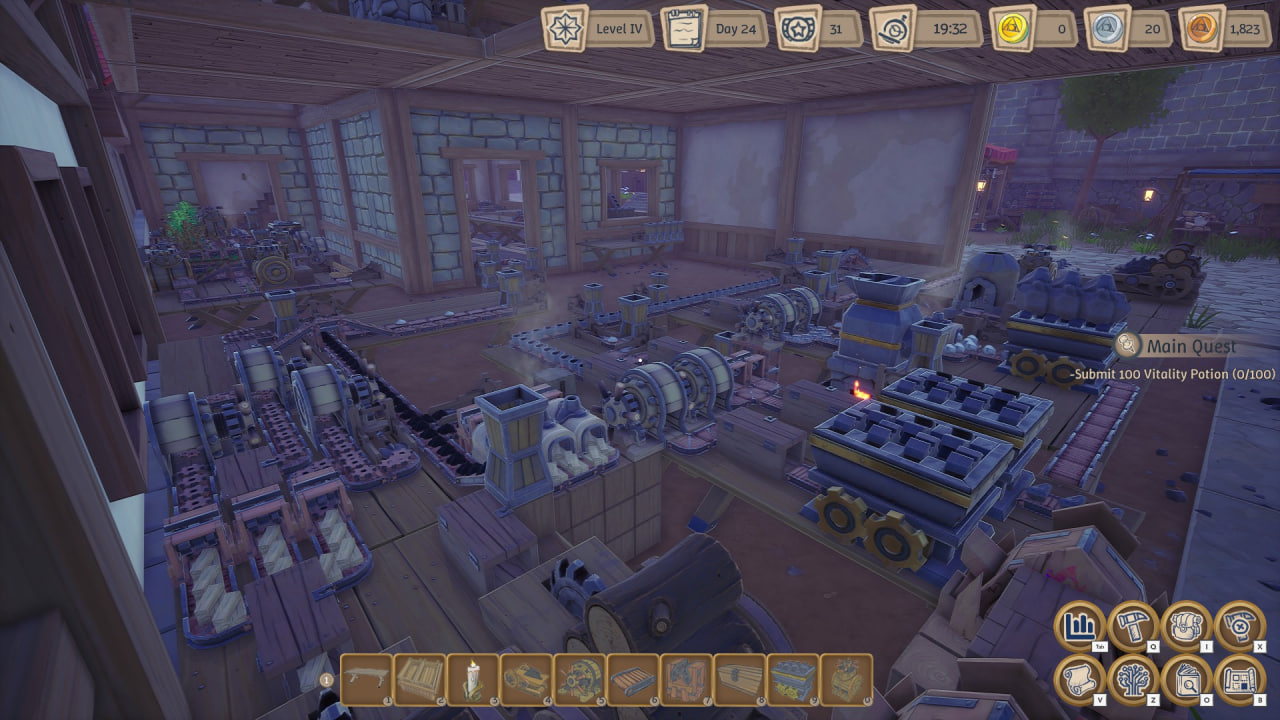Activate the hammer demolish tool

point(1240,627)
